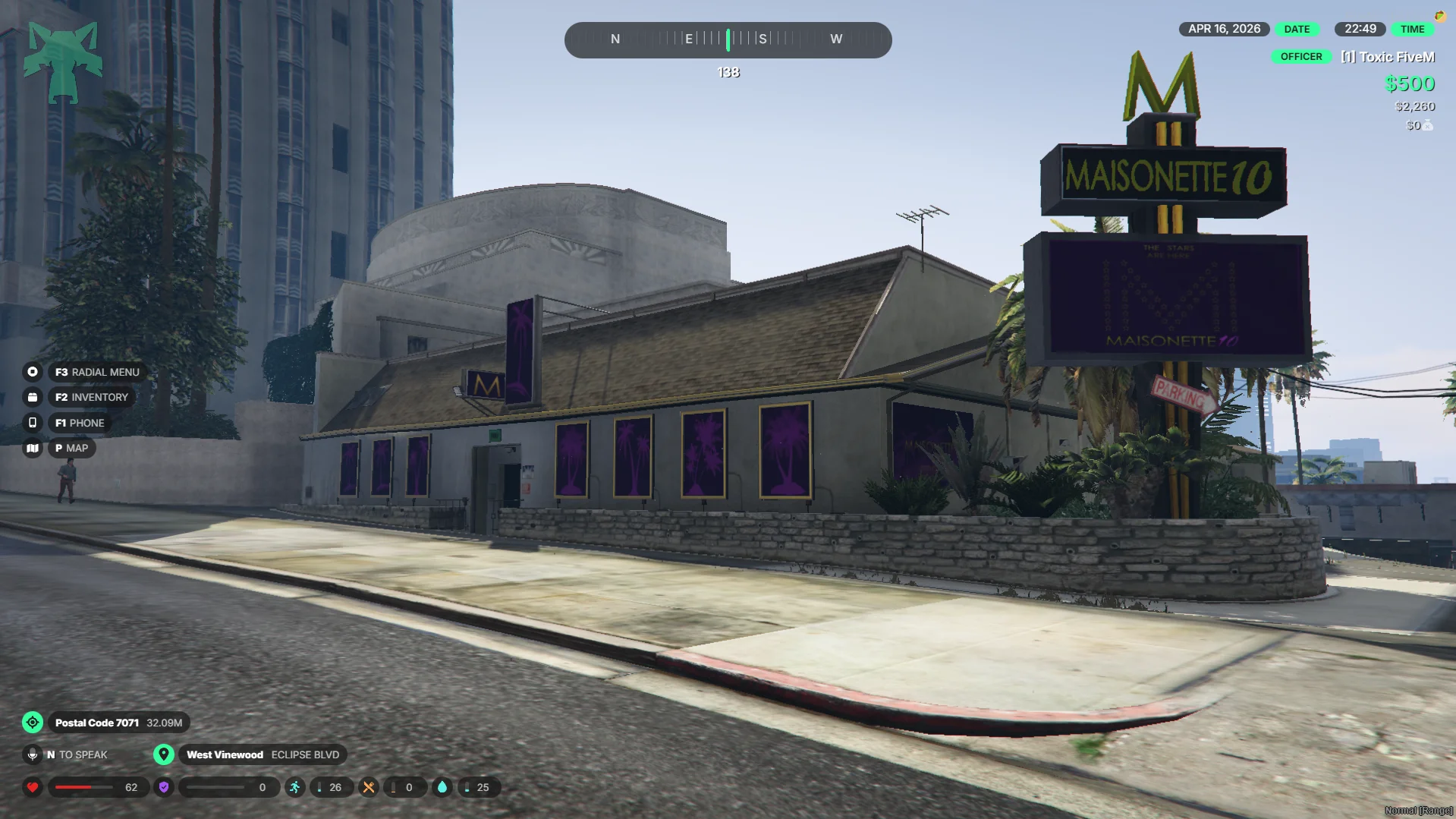Select the green running stamina icon
The height and width of the screenshot is (819, 1456).
click(295, 787)
